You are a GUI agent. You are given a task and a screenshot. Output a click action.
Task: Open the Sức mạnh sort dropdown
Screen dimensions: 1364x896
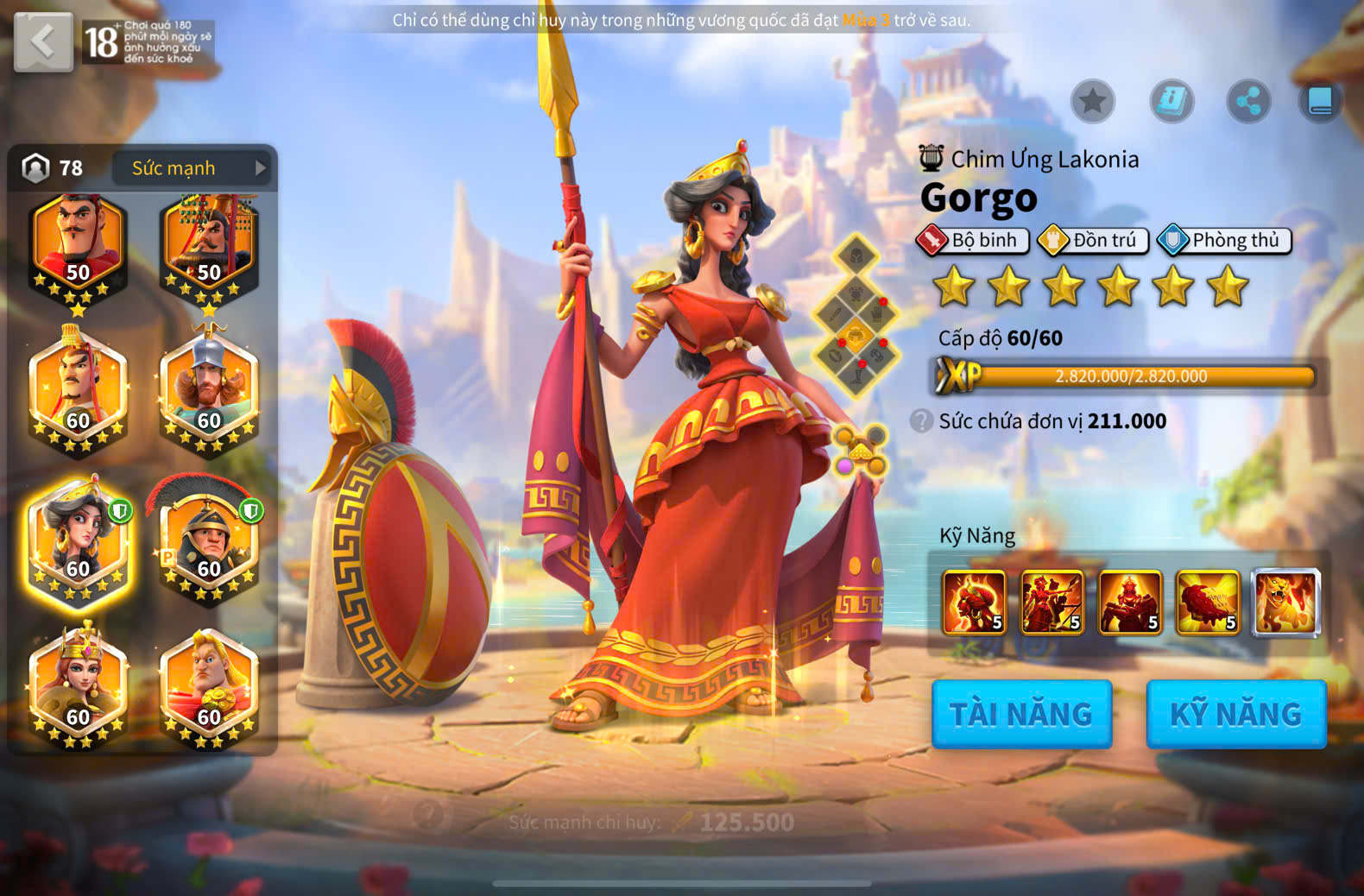tap(190, 168)
